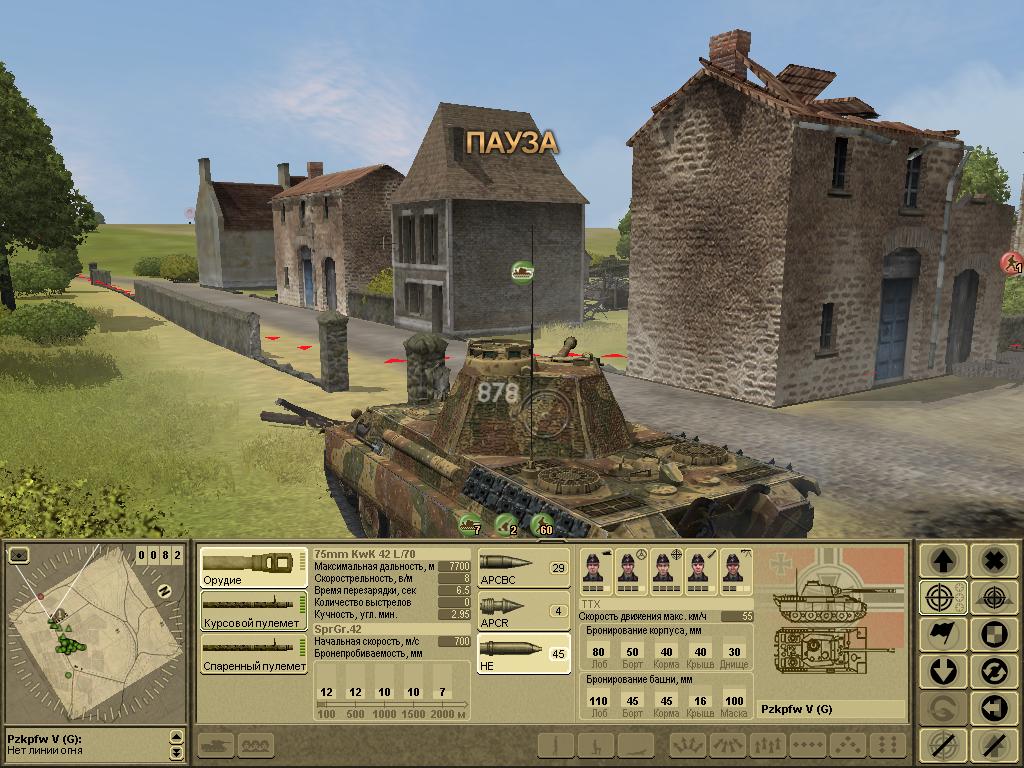Activate the crosshair attack order
This screenshot has height=768, width=1024.
point(944,598)
